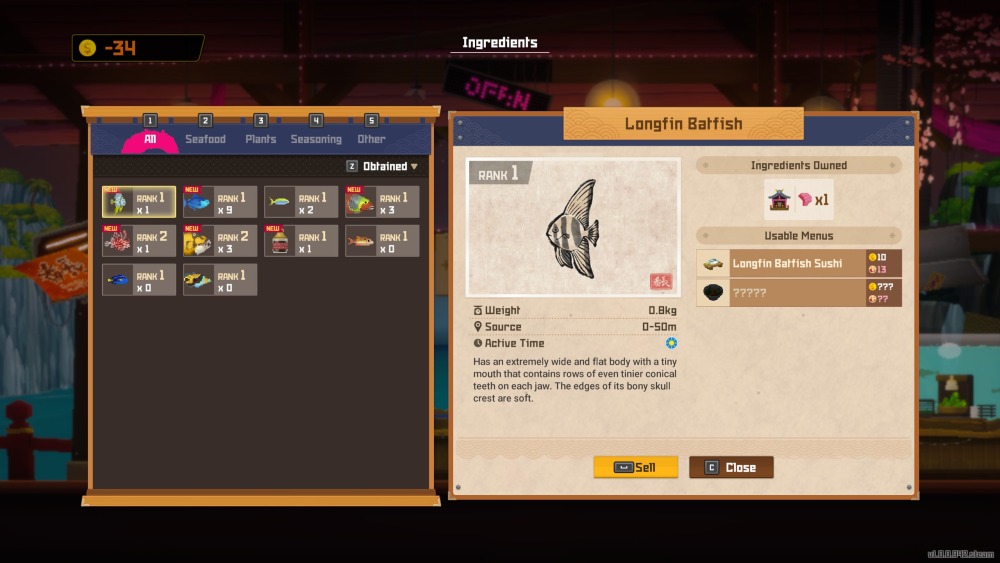Switch to the Seafood tab

point(205,139)
